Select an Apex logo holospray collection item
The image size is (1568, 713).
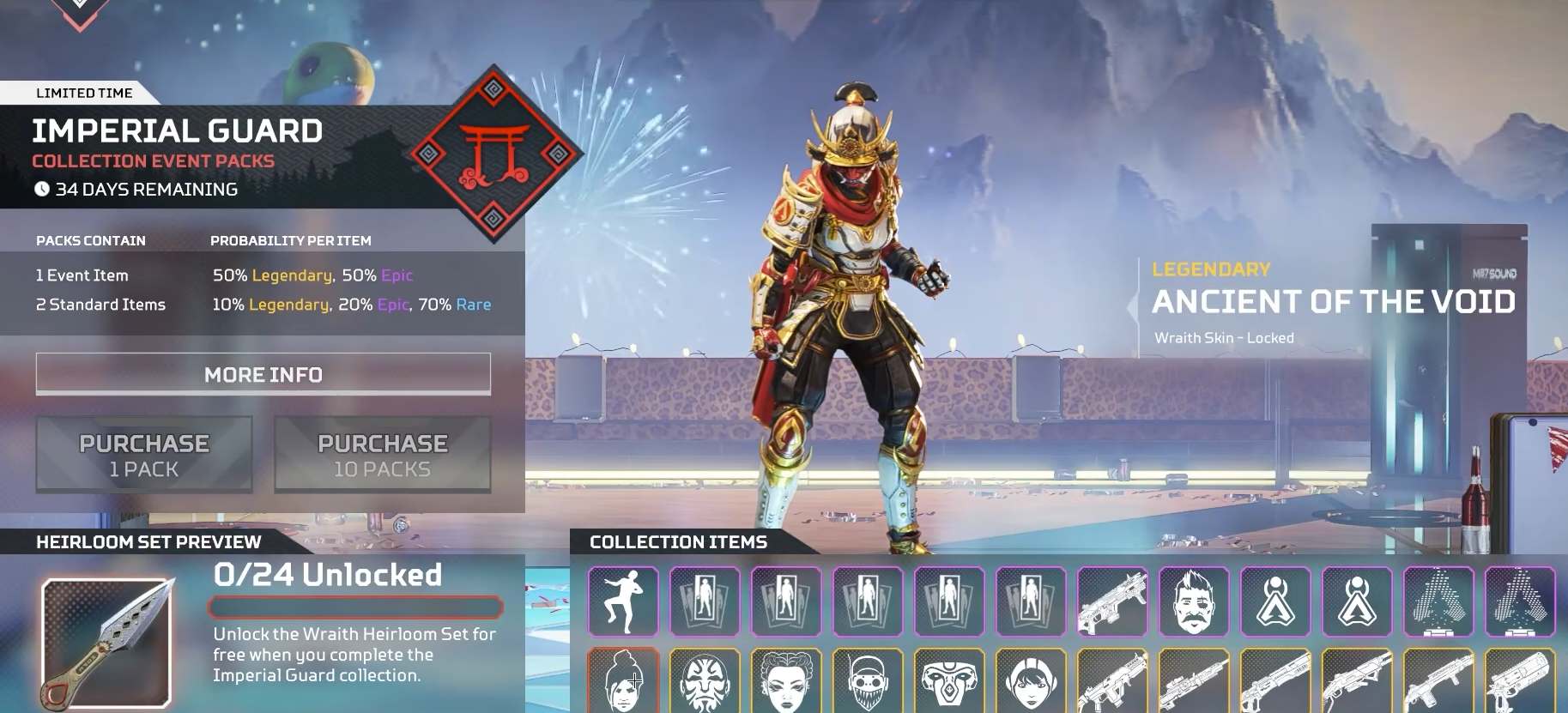[1274, 601]
